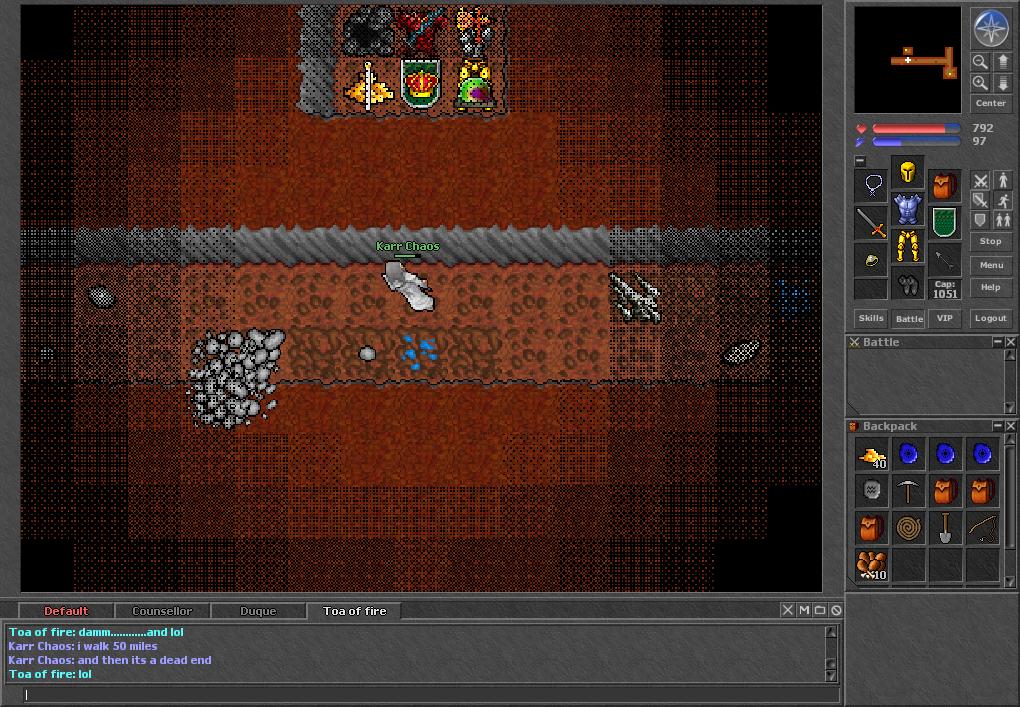Select the blue plate armor slot

(907, 209)
